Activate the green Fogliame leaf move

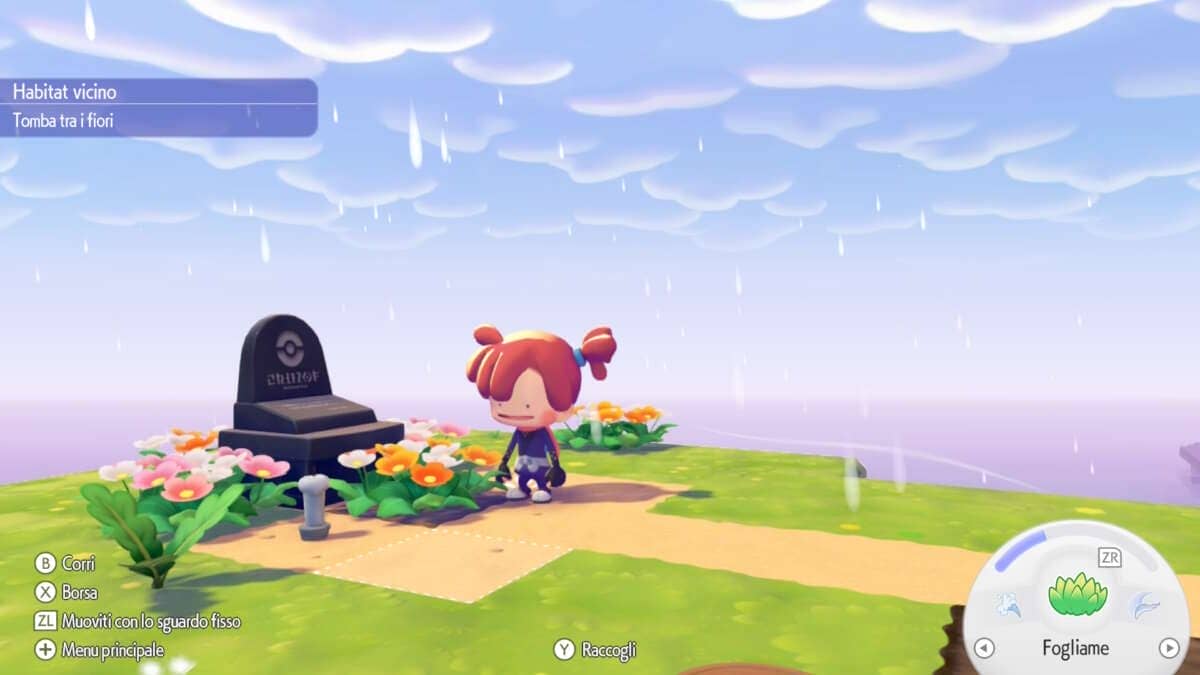[1077, 594]
